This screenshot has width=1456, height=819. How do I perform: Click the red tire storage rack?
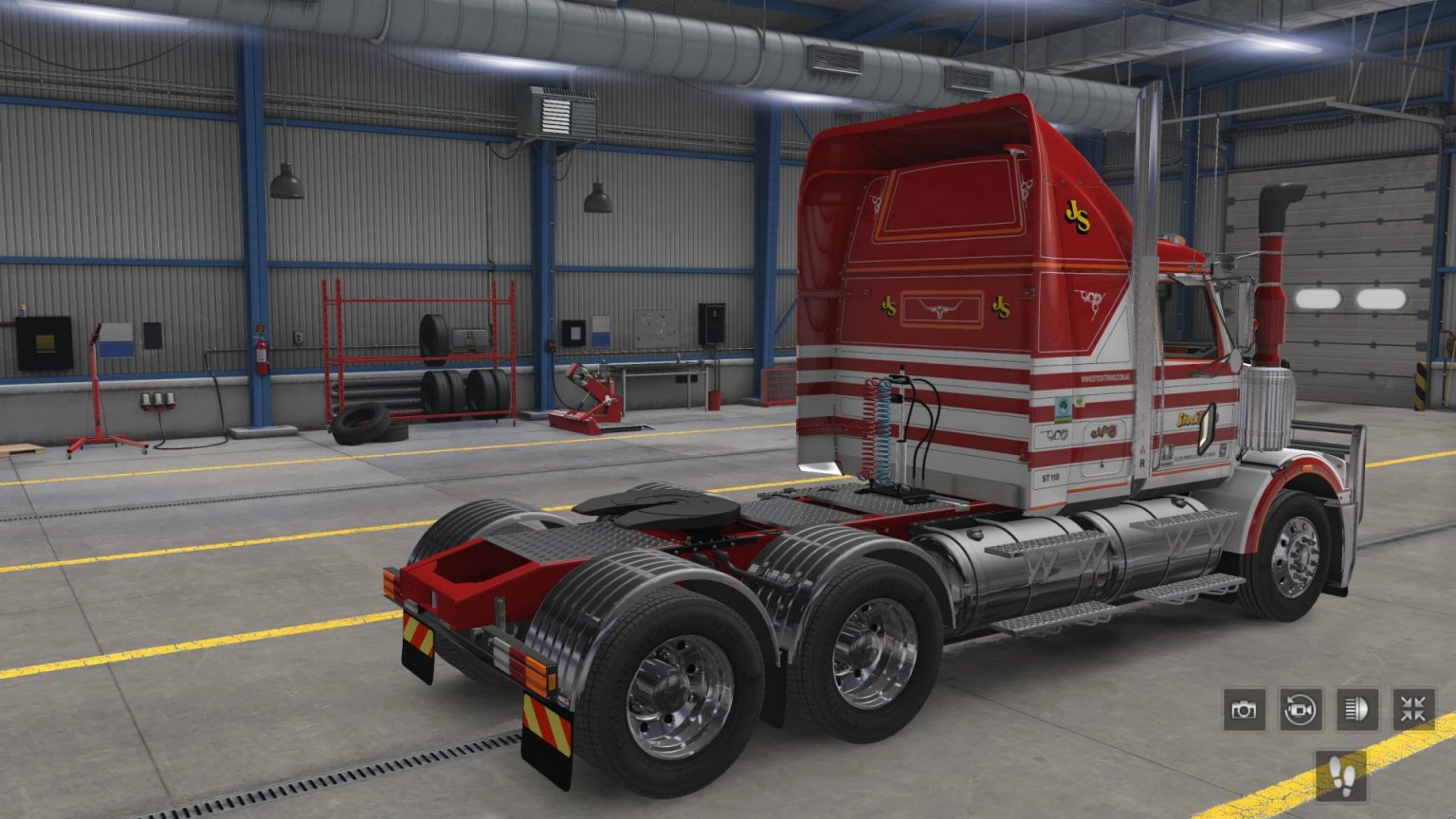[417, 351]
